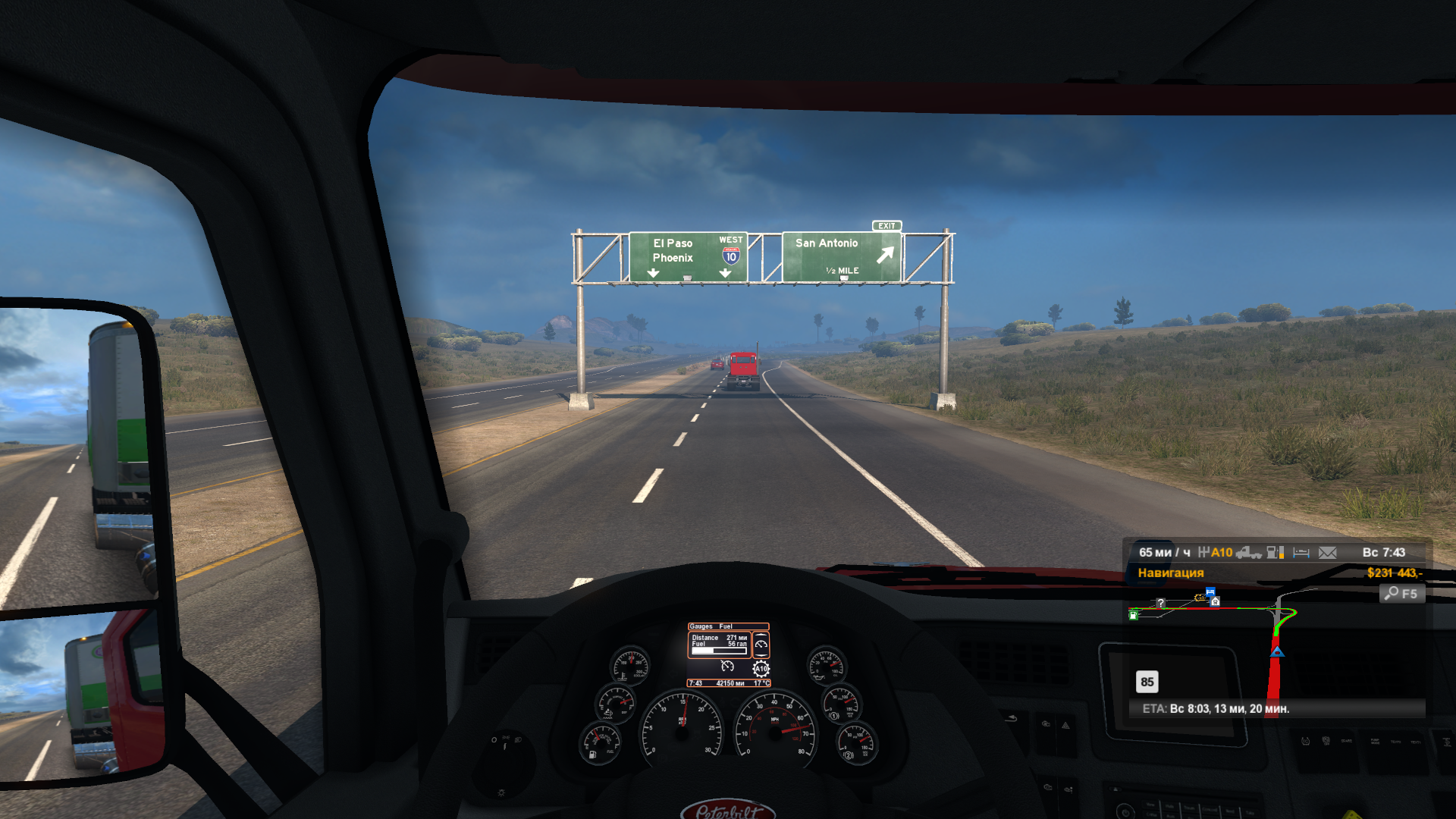Viewport: 1456px width, 819px height.
Task: Click the blue player arrow on GPS map
Action: pyautogui.click(x=1277, y=651)
